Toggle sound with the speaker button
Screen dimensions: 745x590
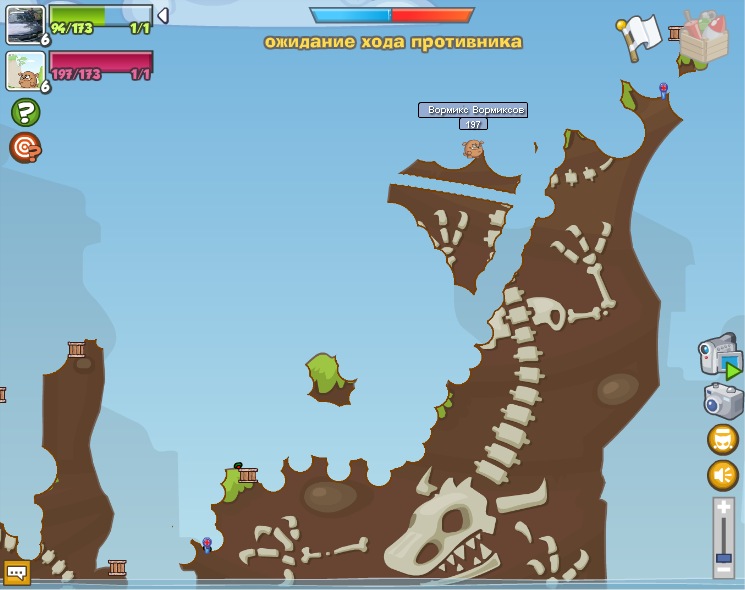[723, 475]
